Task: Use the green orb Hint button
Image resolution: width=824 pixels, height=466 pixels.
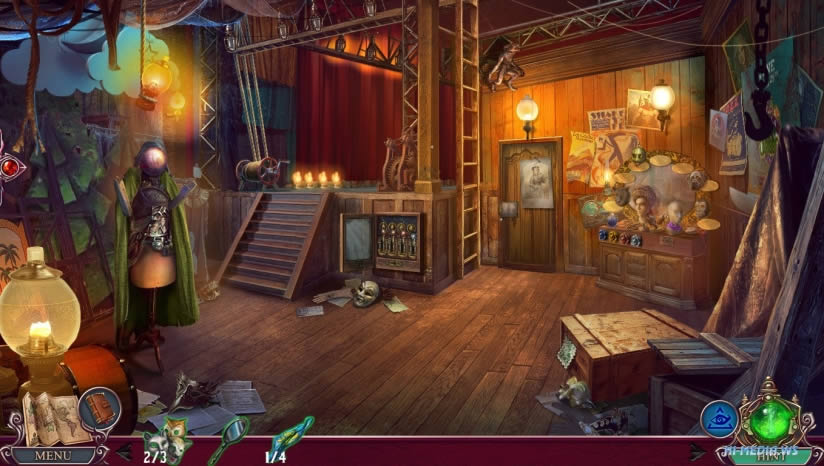Action: 771,421
